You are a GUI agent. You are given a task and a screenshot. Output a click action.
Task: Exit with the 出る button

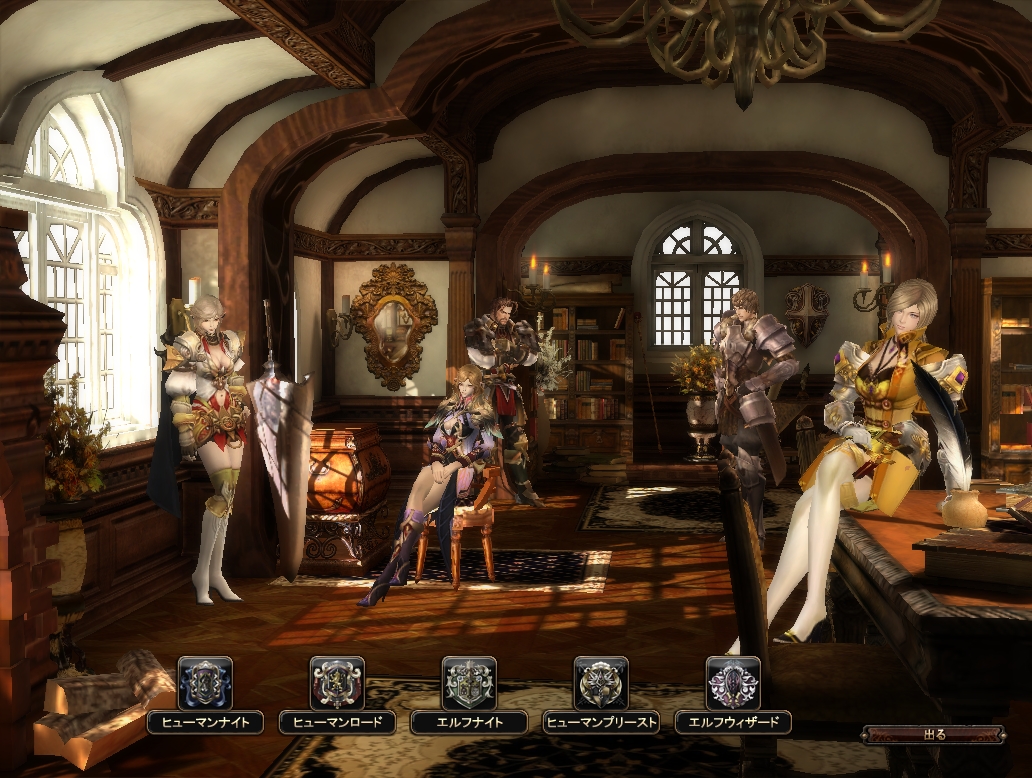point(934,735)
